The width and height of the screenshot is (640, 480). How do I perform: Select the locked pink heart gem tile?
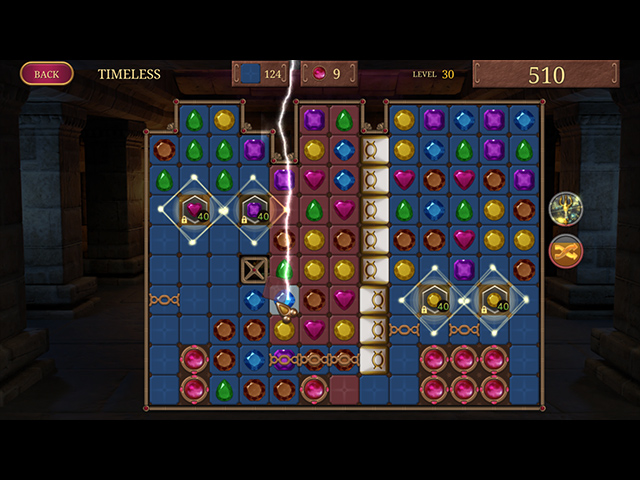point(194,210)
